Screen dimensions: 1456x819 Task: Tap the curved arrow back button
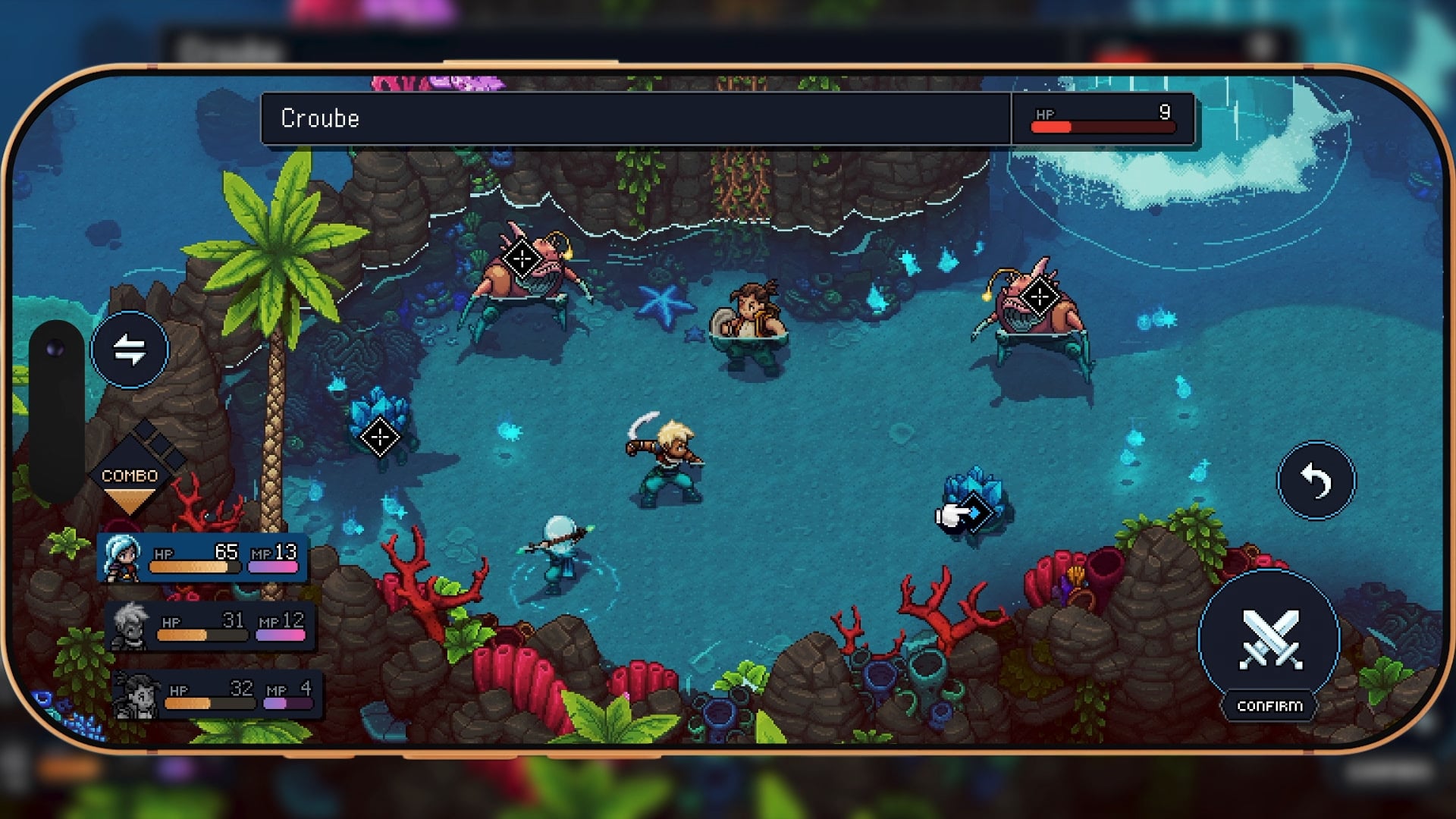coord(1316,481)
